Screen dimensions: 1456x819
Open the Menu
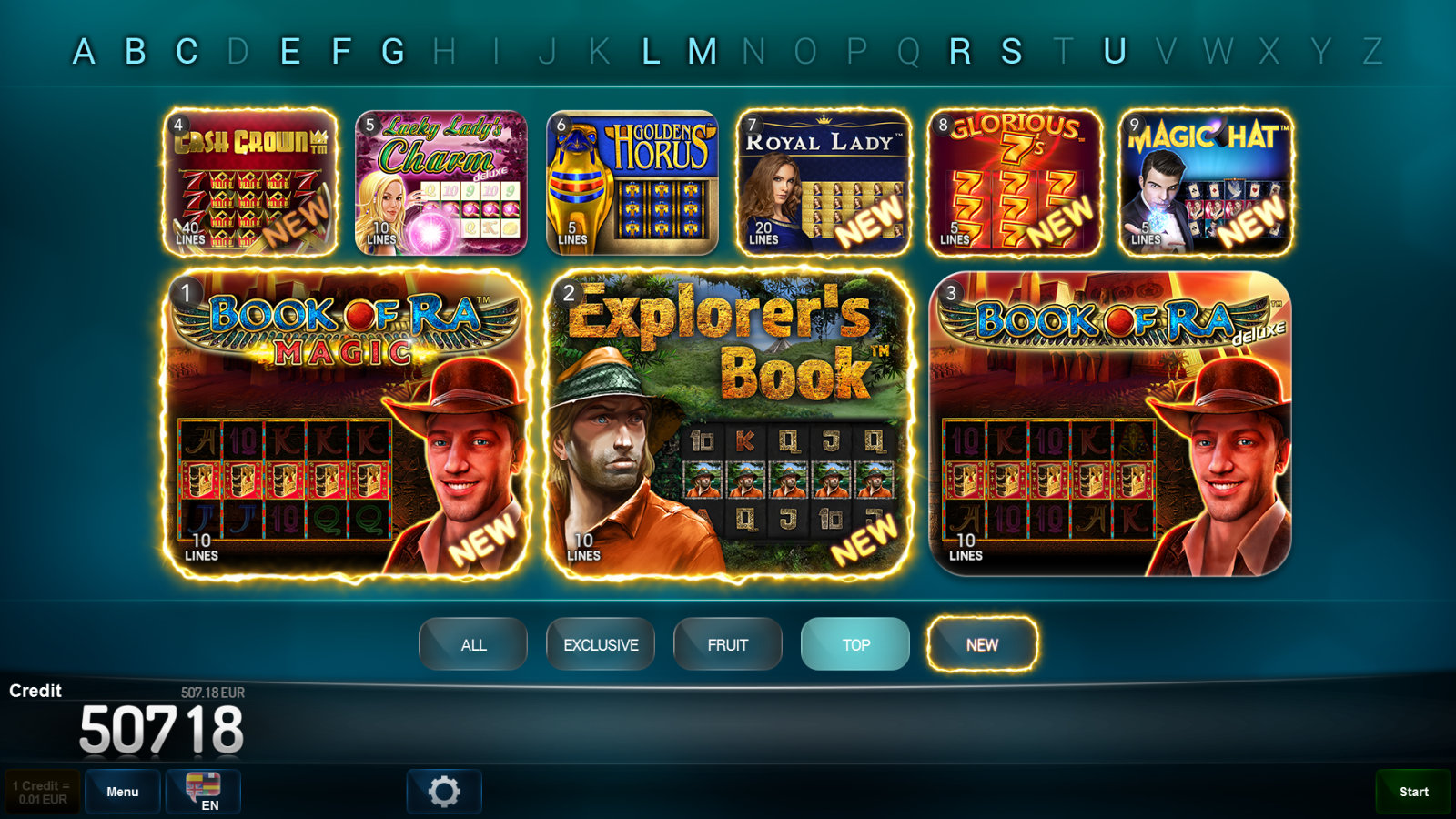pyautogui.click(x=122, y=791)
